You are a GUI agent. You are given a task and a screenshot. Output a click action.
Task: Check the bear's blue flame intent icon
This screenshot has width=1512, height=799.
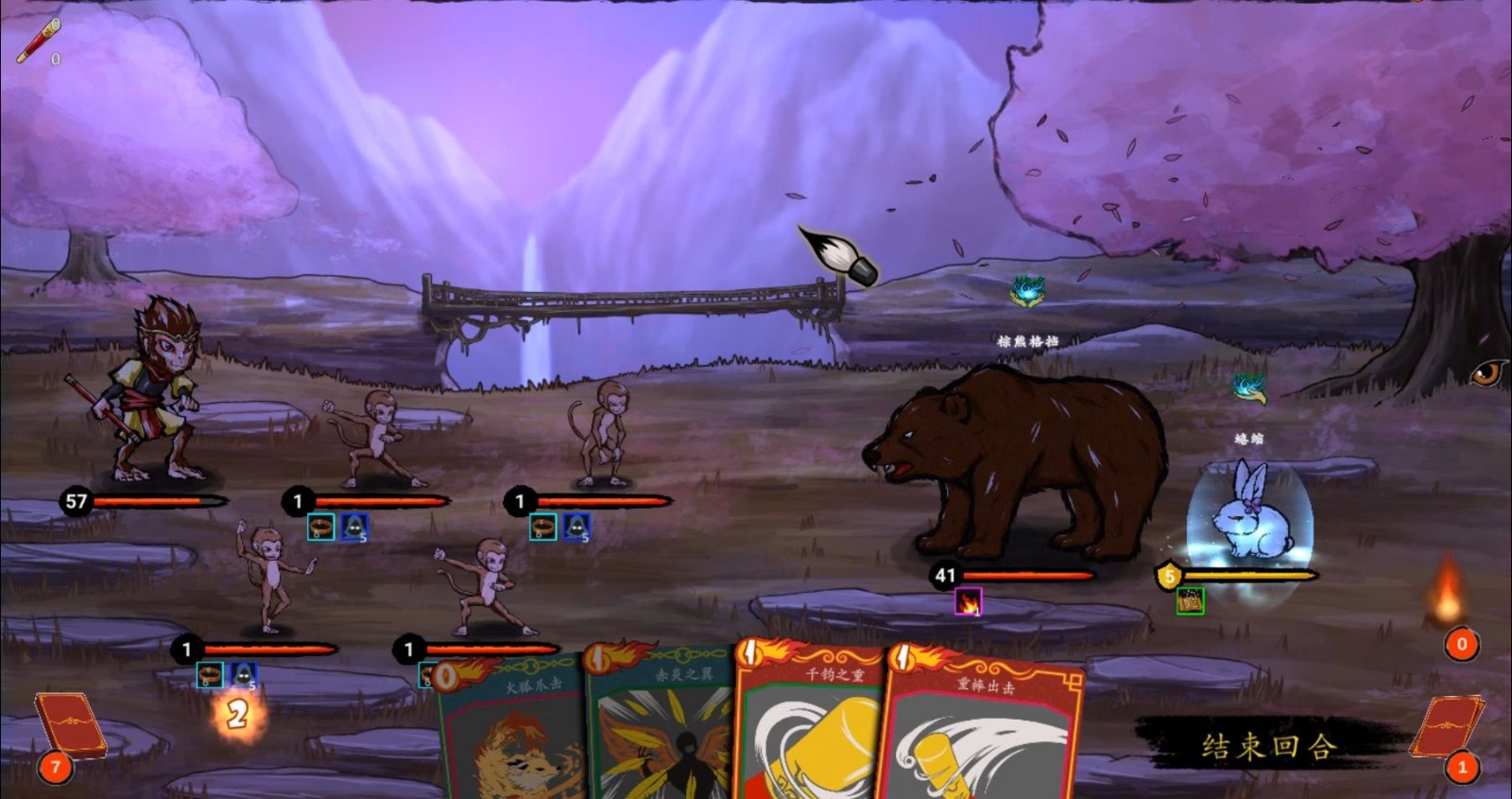point(1027,291)
